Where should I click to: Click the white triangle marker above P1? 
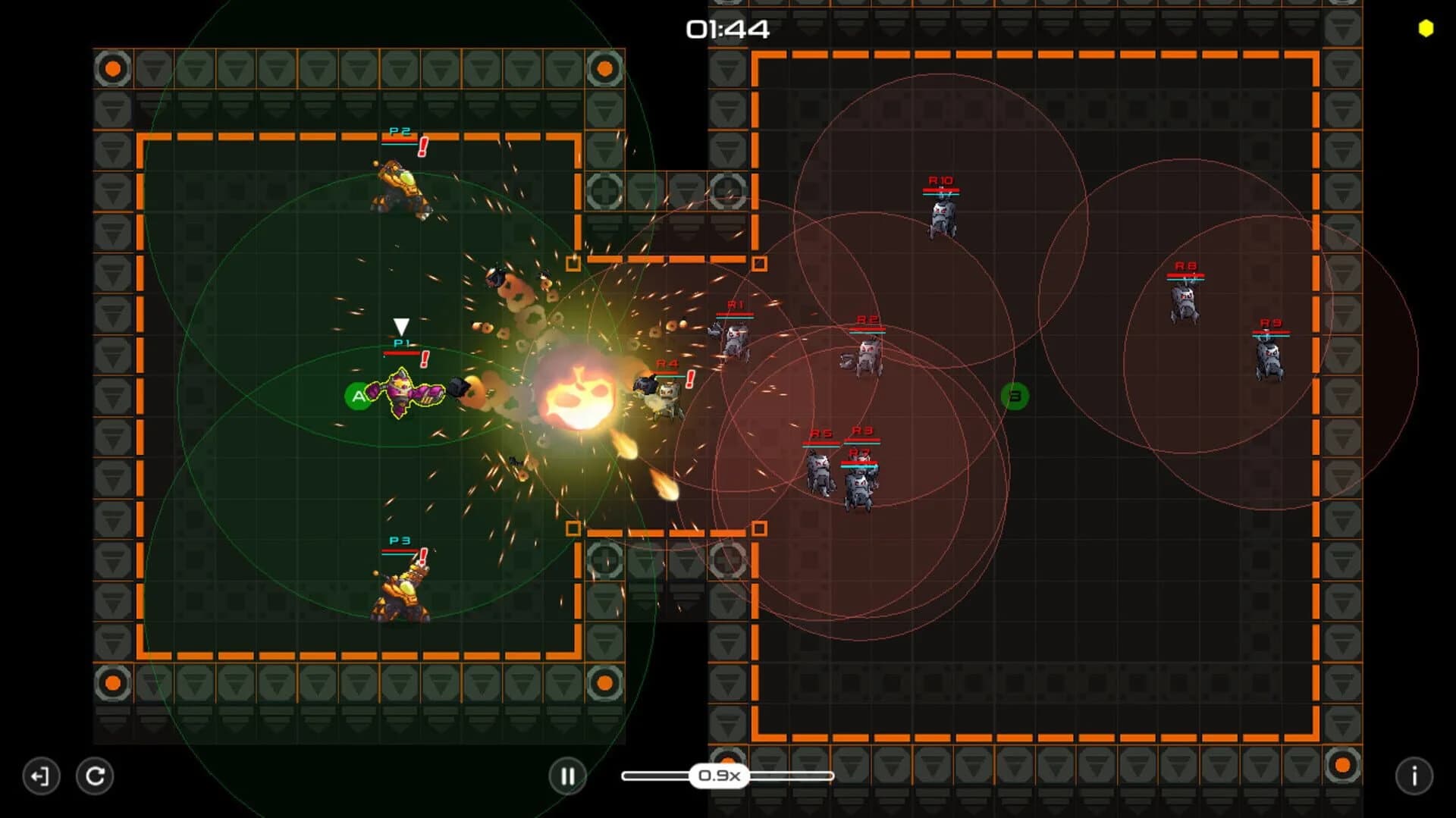400,326
